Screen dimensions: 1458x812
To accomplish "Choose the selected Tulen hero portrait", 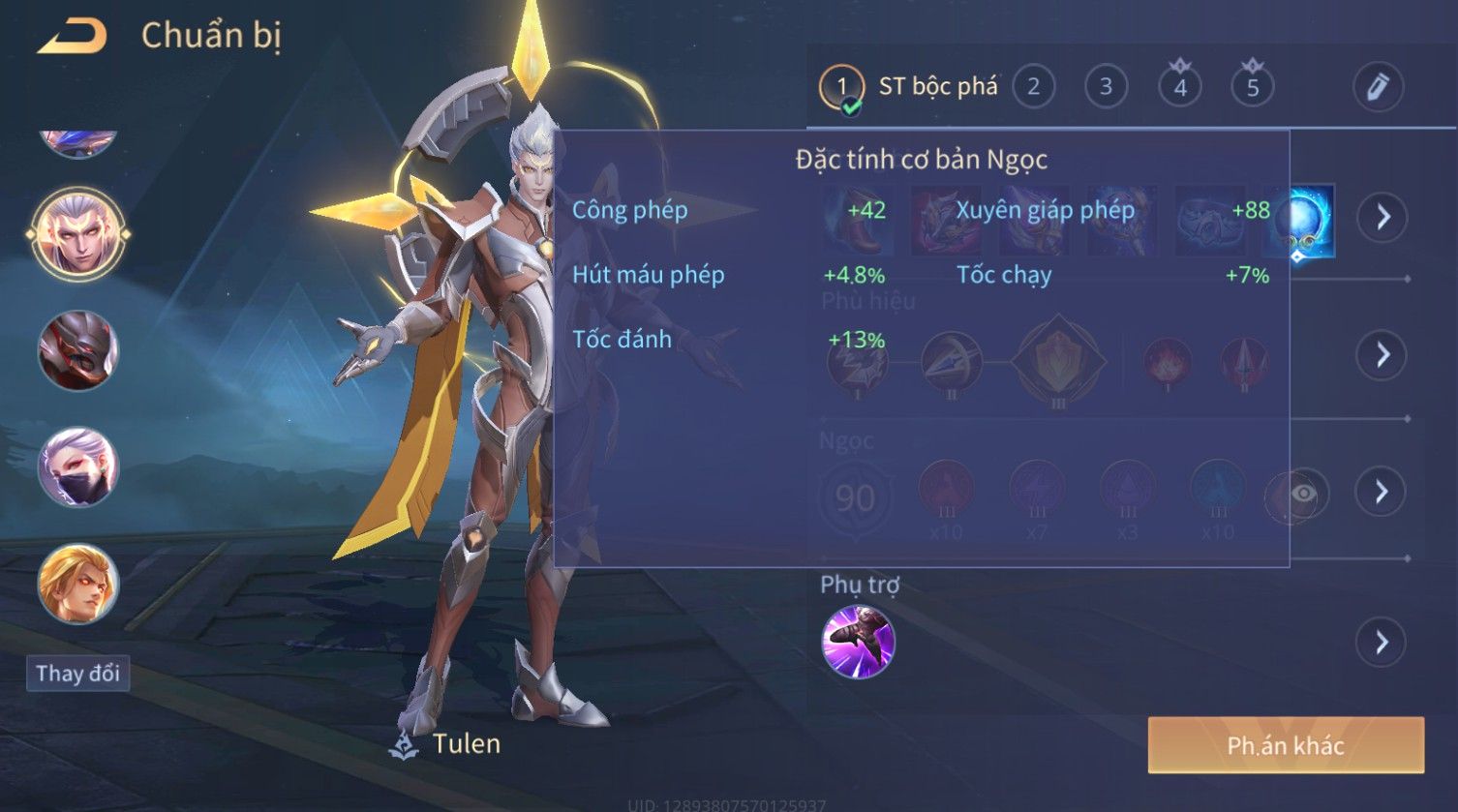I will coord(77,233).
